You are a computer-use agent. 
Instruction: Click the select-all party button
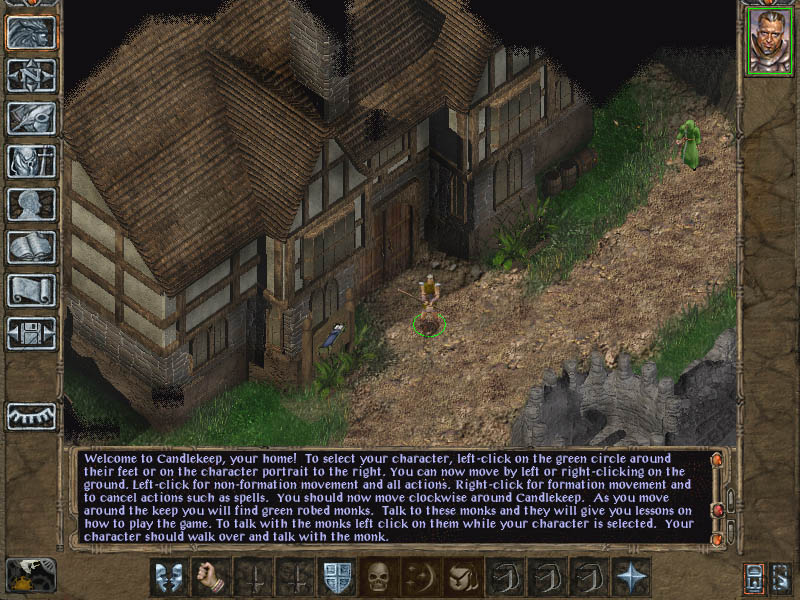(782, 577)
